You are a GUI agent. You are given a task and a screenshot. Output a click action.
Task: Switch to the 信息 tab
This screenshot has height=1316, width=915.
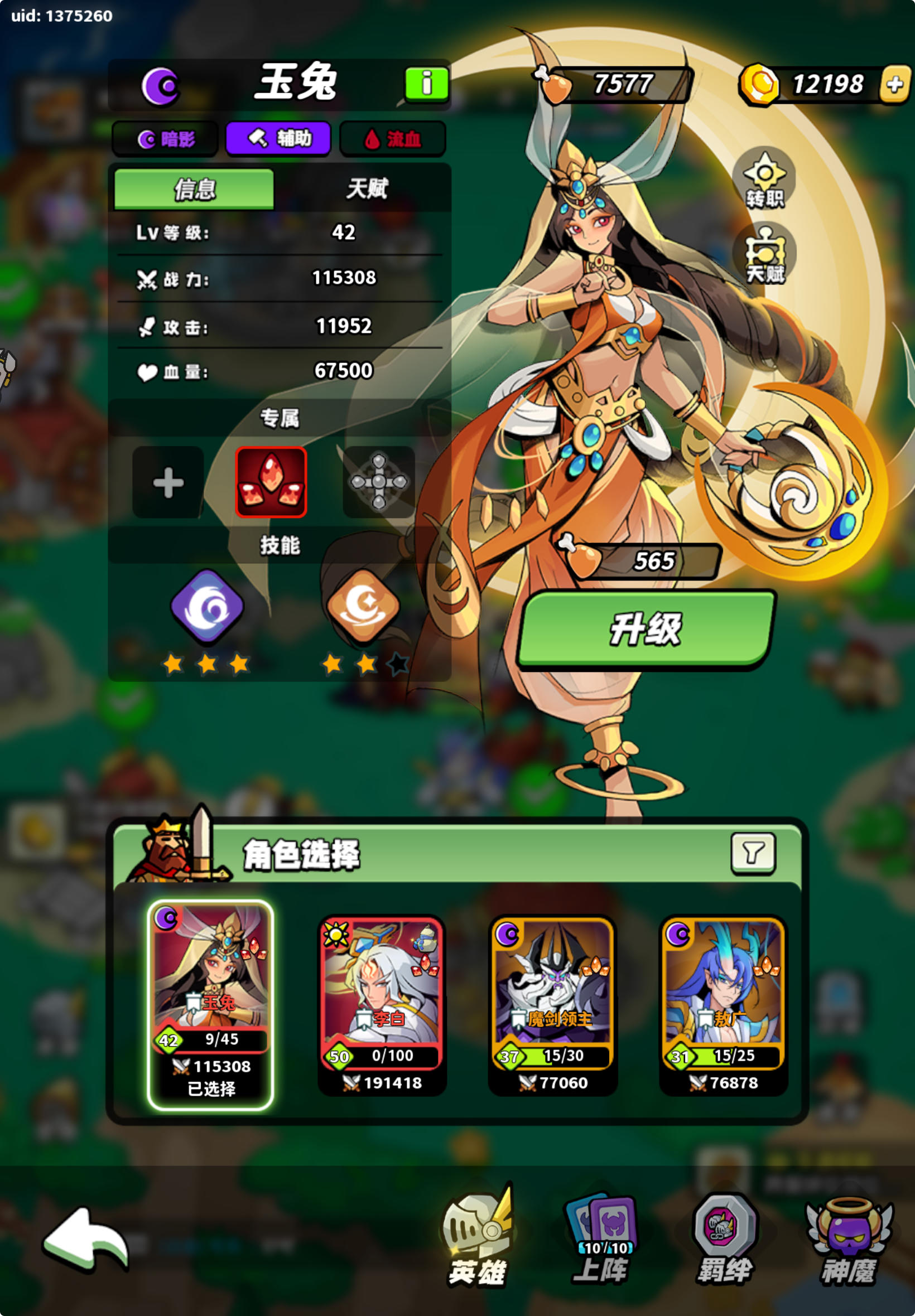[195, 189]
